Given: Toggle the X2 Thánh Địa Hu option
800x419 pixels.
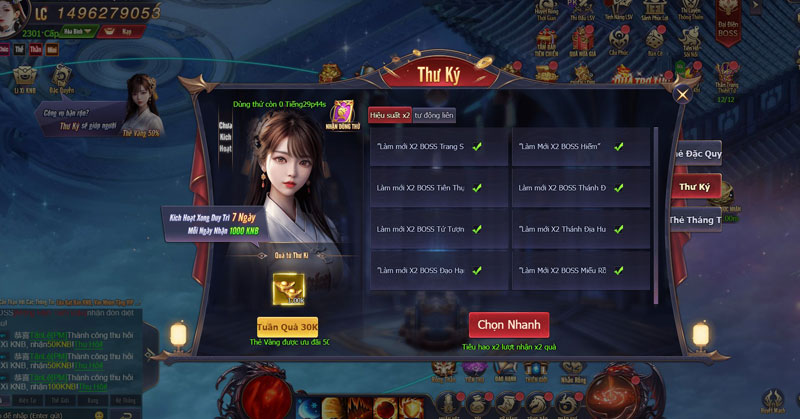Looking at the screenshot, I should point(619,229).
